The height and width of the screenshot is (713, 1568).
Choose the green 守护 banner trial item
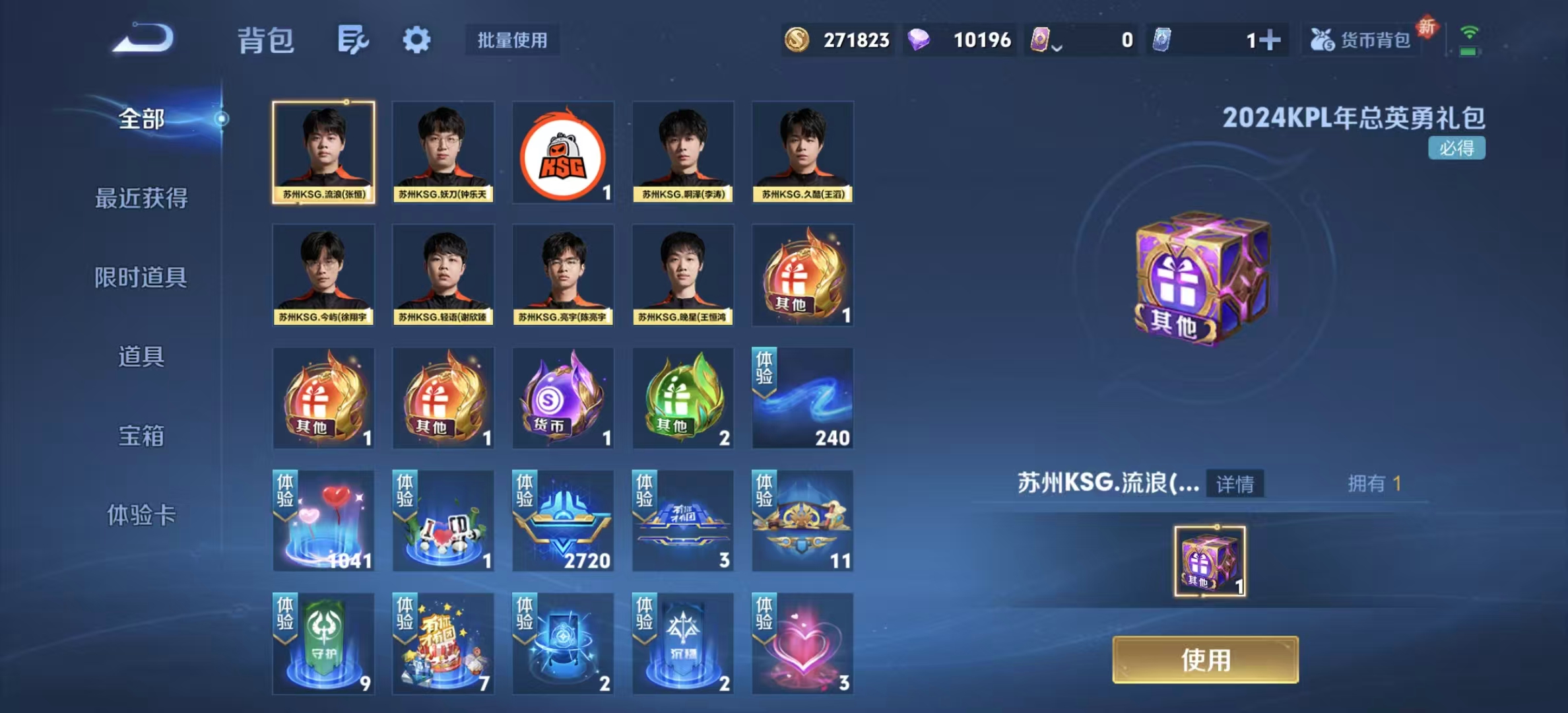(323, 644)
